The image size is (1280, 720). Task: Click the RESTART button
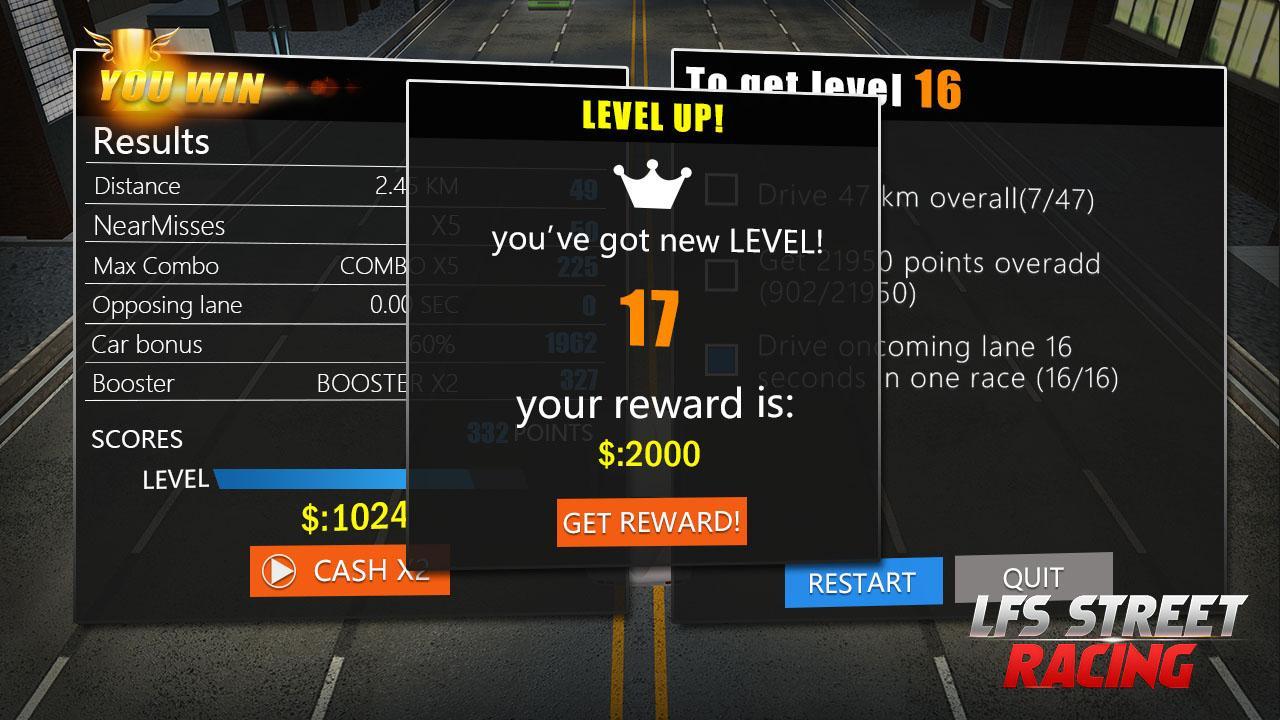click(x=862, y=582)
